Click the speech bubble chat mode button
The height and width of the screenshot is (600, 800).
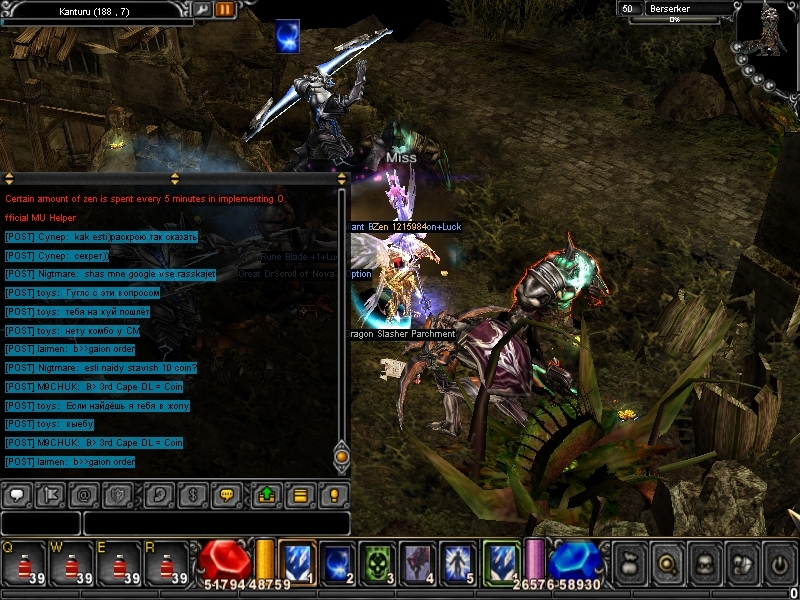16,494
